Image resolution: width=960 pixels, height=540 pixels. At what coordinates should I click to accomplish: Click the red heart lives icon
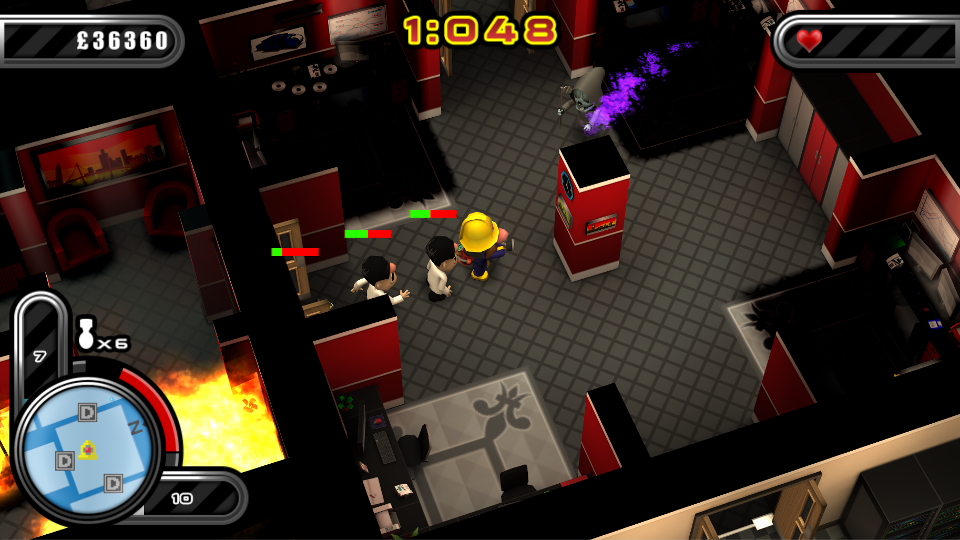coord(809,40)
